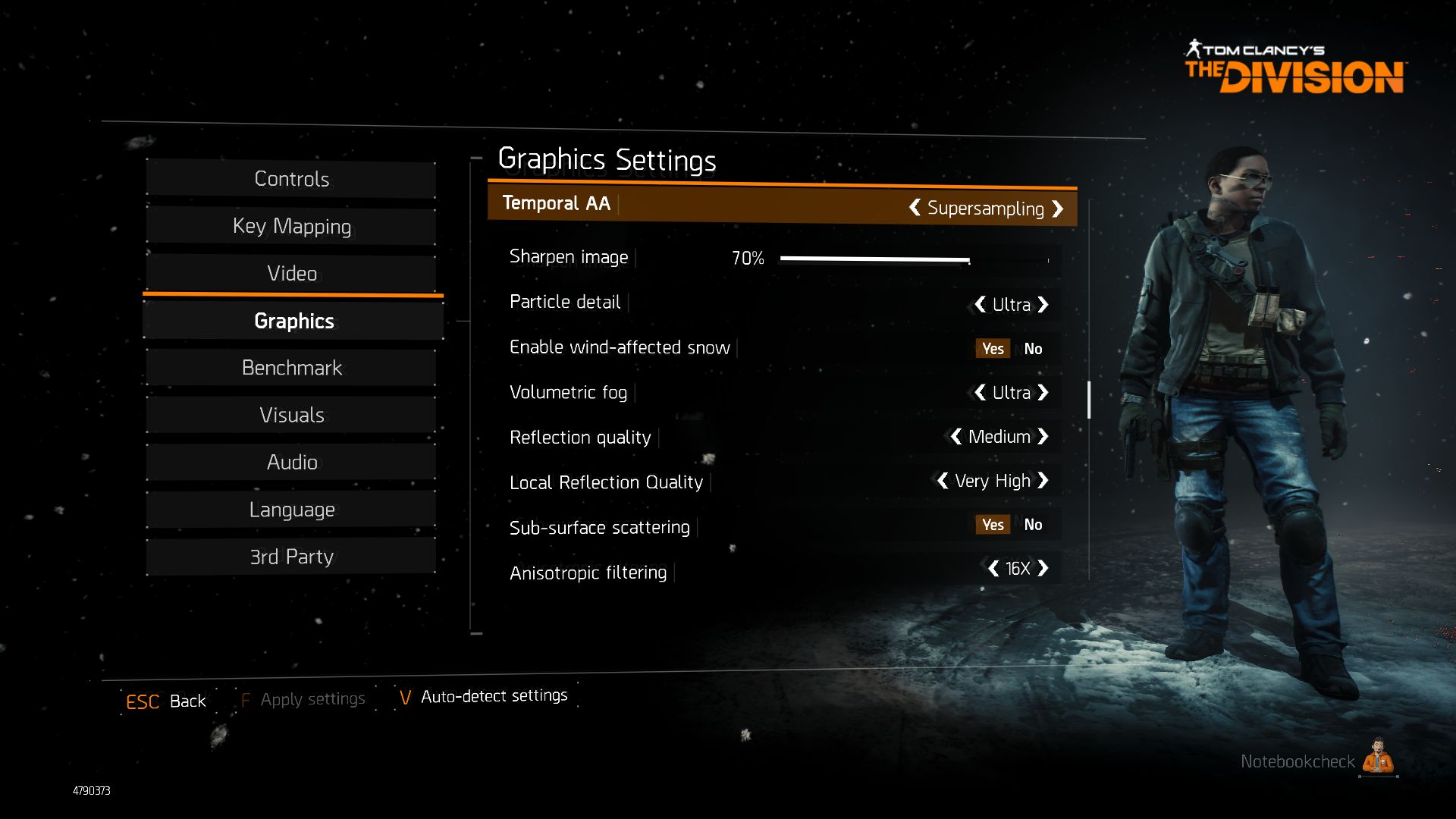
Task: Switch to the Language section
Action: click(291, 510)
